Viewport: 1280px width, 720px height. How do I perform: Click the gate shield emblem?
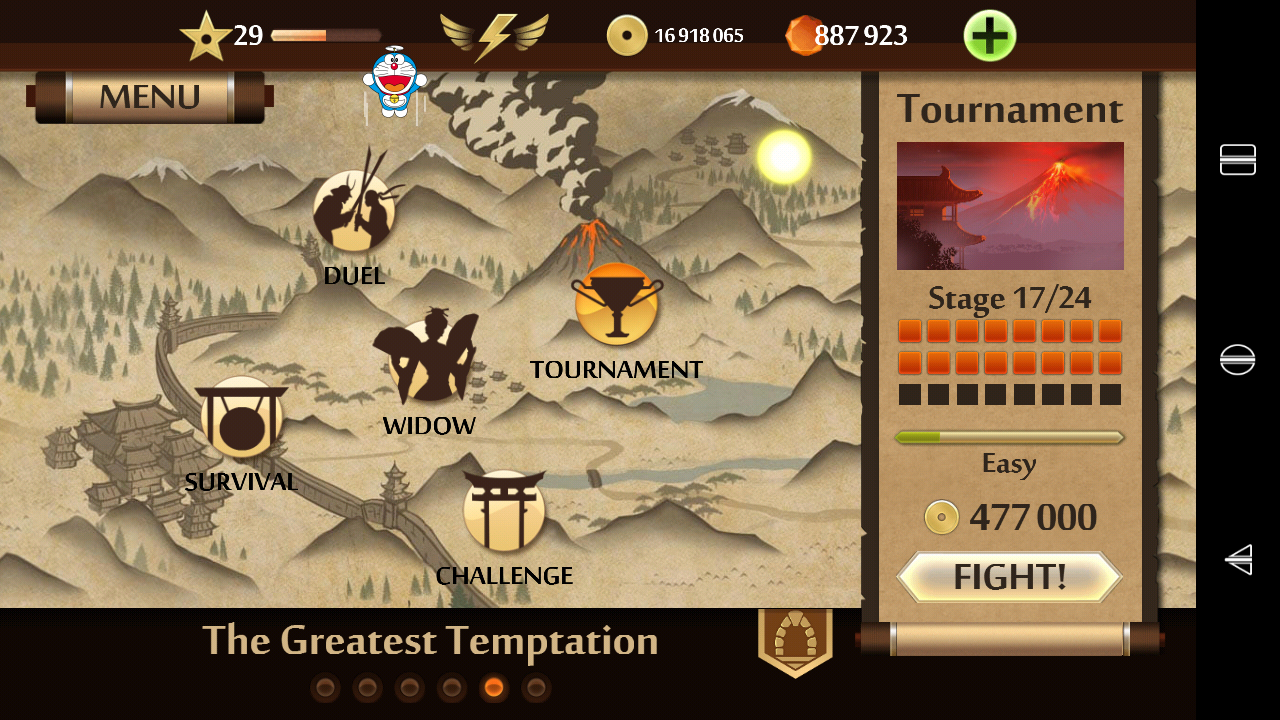795,641
